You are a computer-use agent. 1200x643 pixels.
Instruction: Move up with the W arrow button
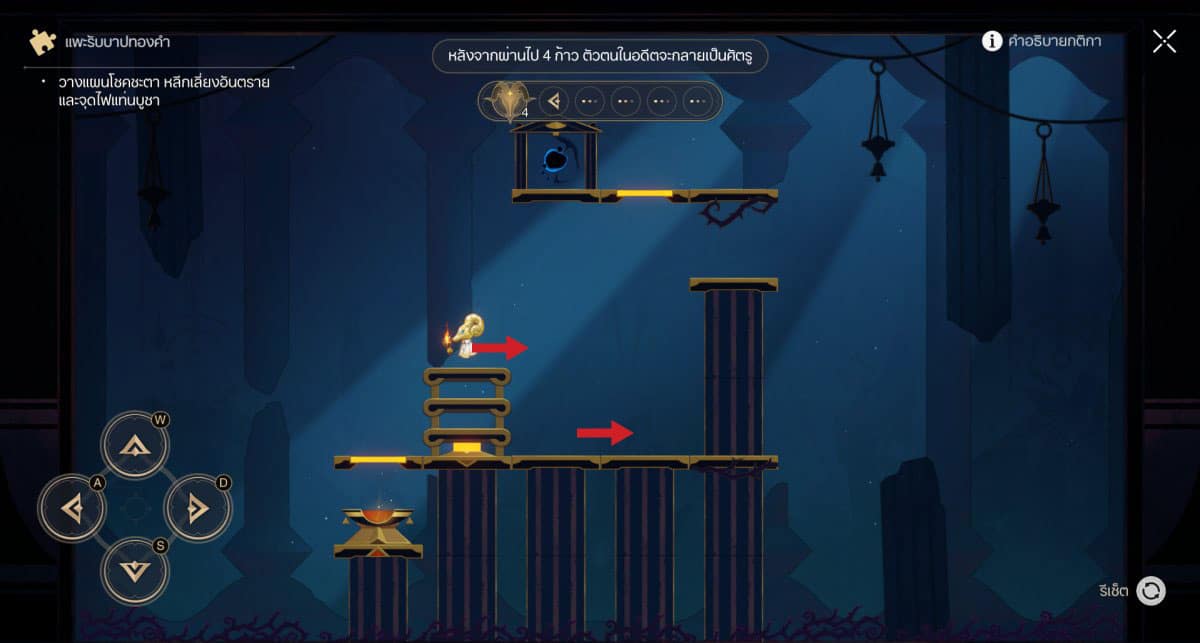pos(134,446)
